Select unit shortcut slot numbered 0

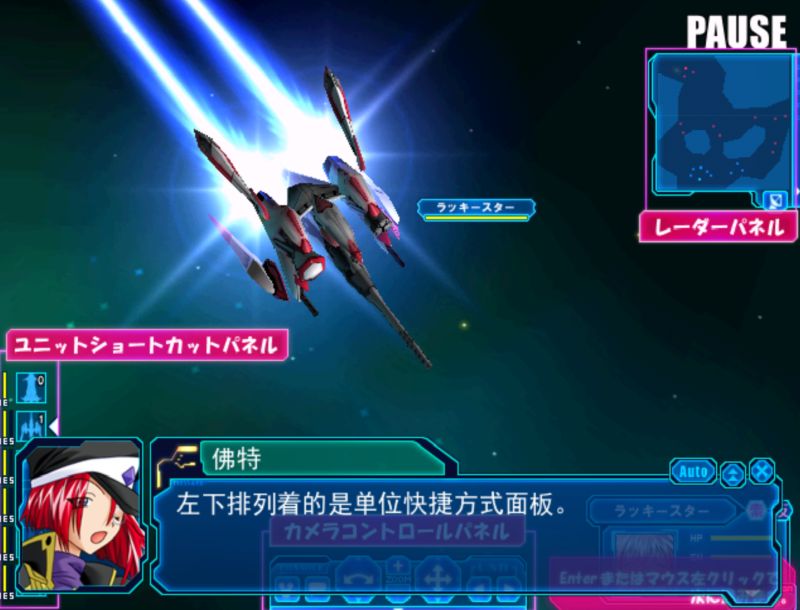coord(31,386)
